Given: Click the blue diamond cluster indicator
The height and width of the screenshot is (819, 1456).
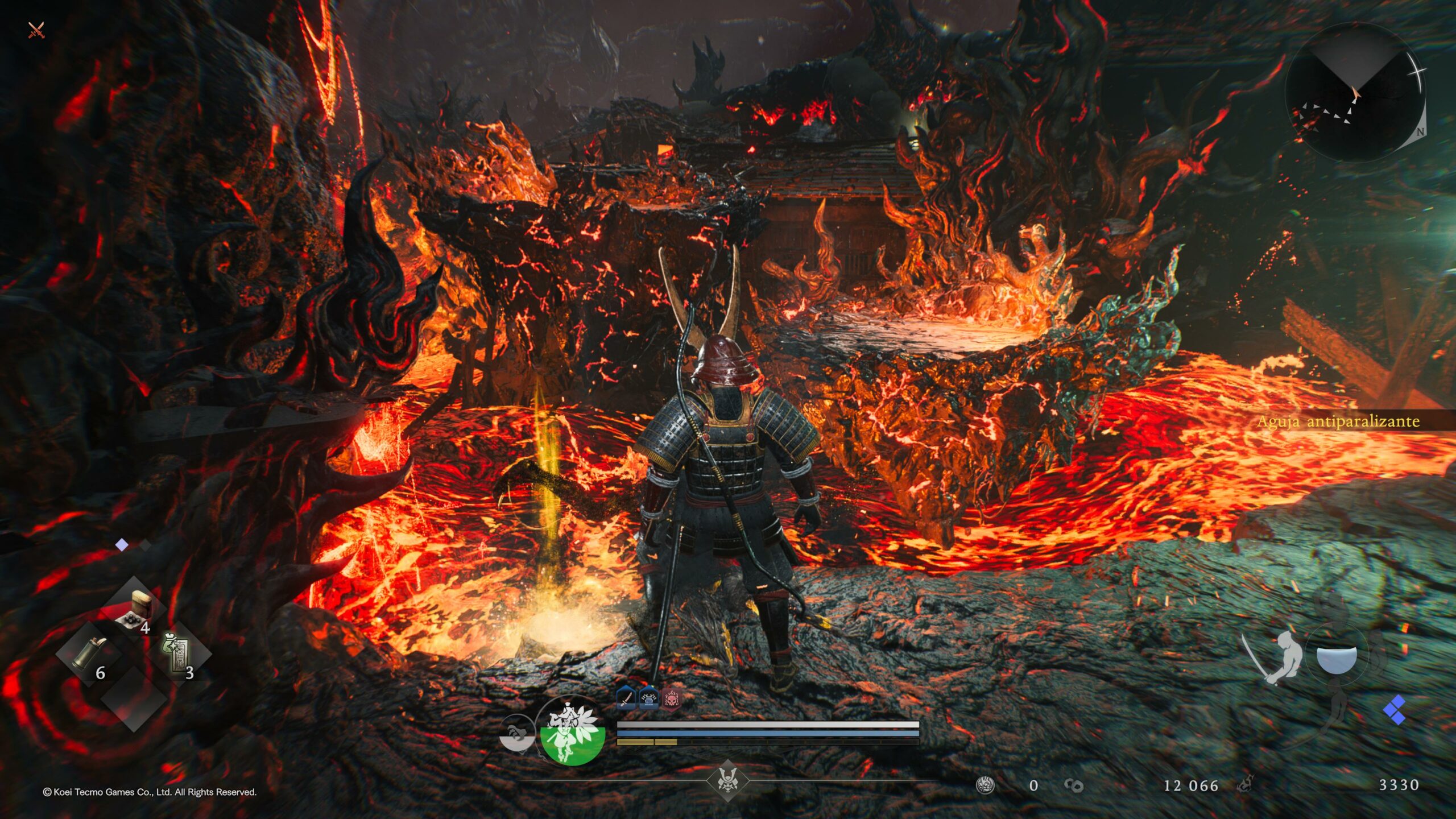Looking at the screenshot, I should [x=1394, y=712].
